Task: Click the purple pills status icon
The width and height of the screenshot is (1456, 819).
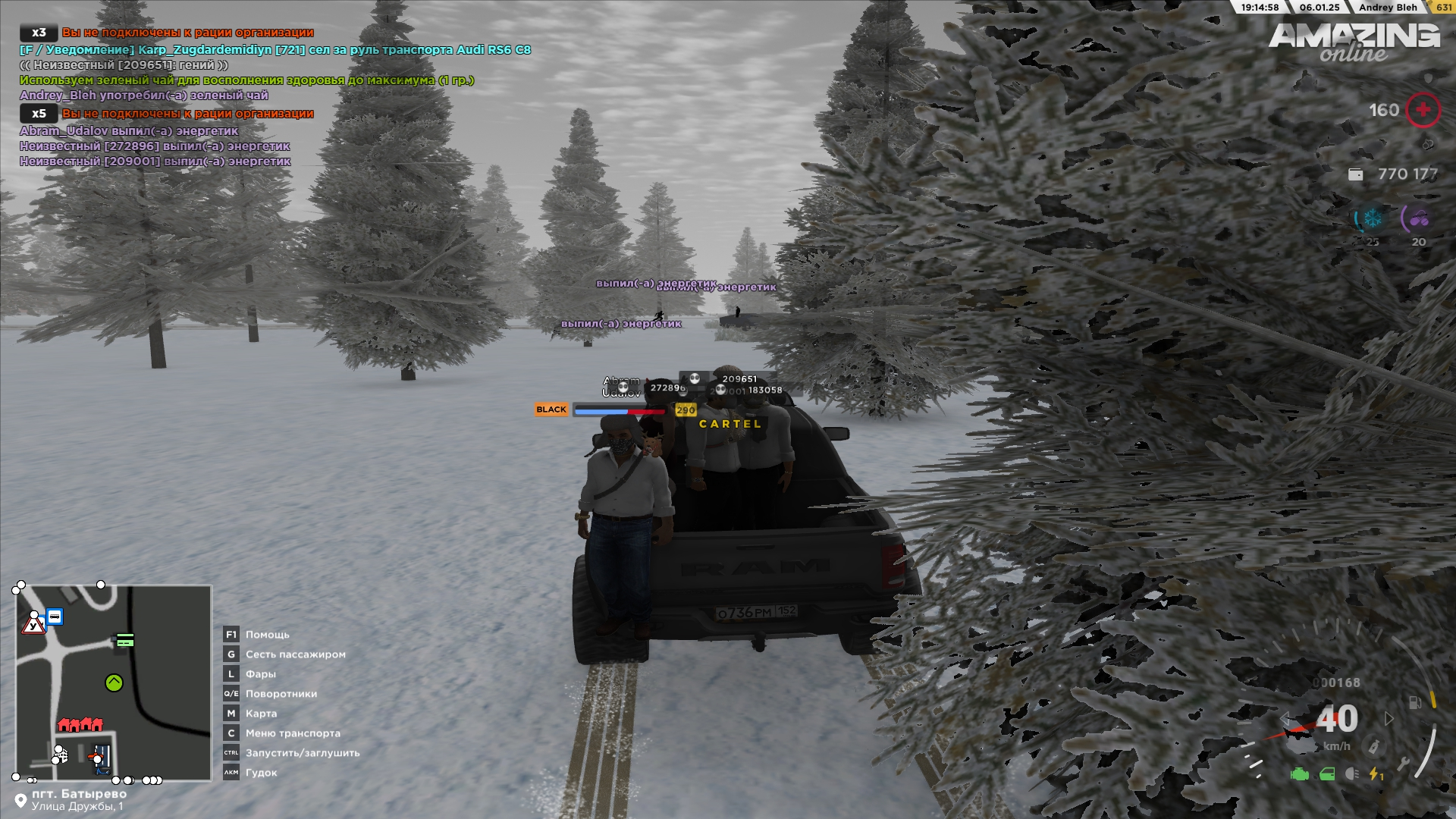Action: coord(1419,219)
